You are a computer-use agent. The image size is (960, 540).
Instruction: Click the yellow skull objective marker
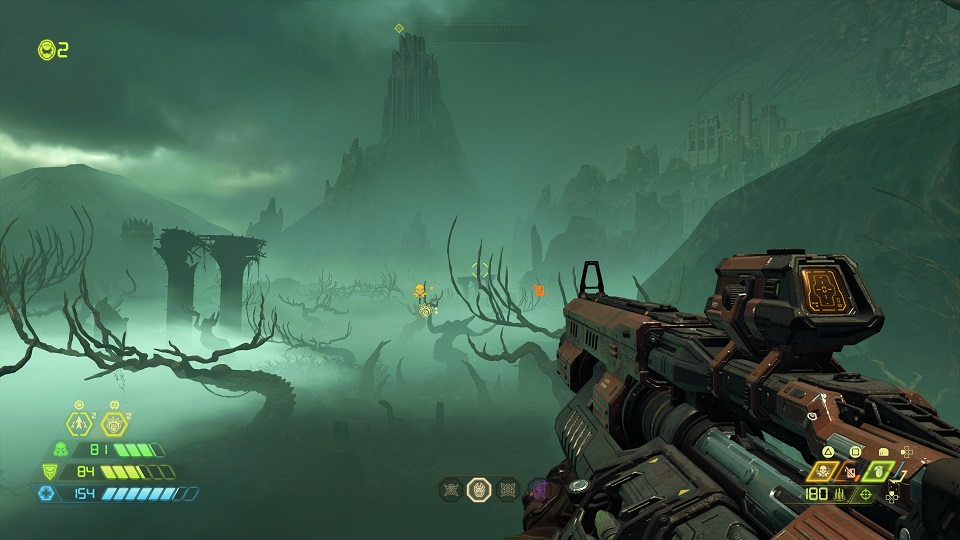420,291
